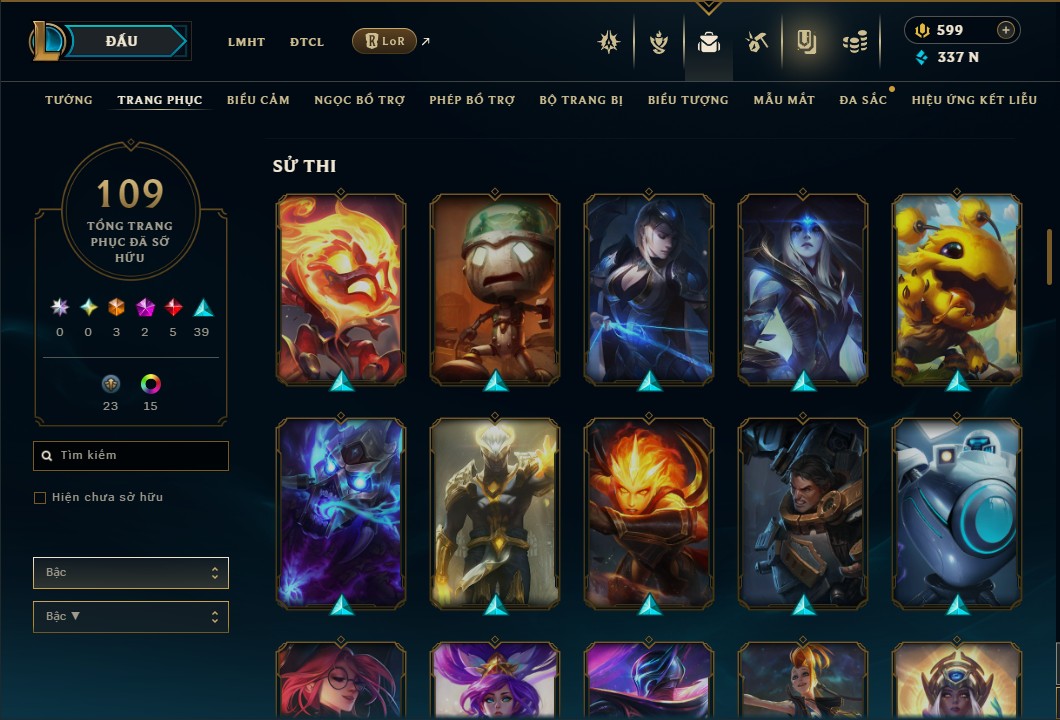Open the store coins icon
Screen dimensions: 1060x720
click(854, 42)
